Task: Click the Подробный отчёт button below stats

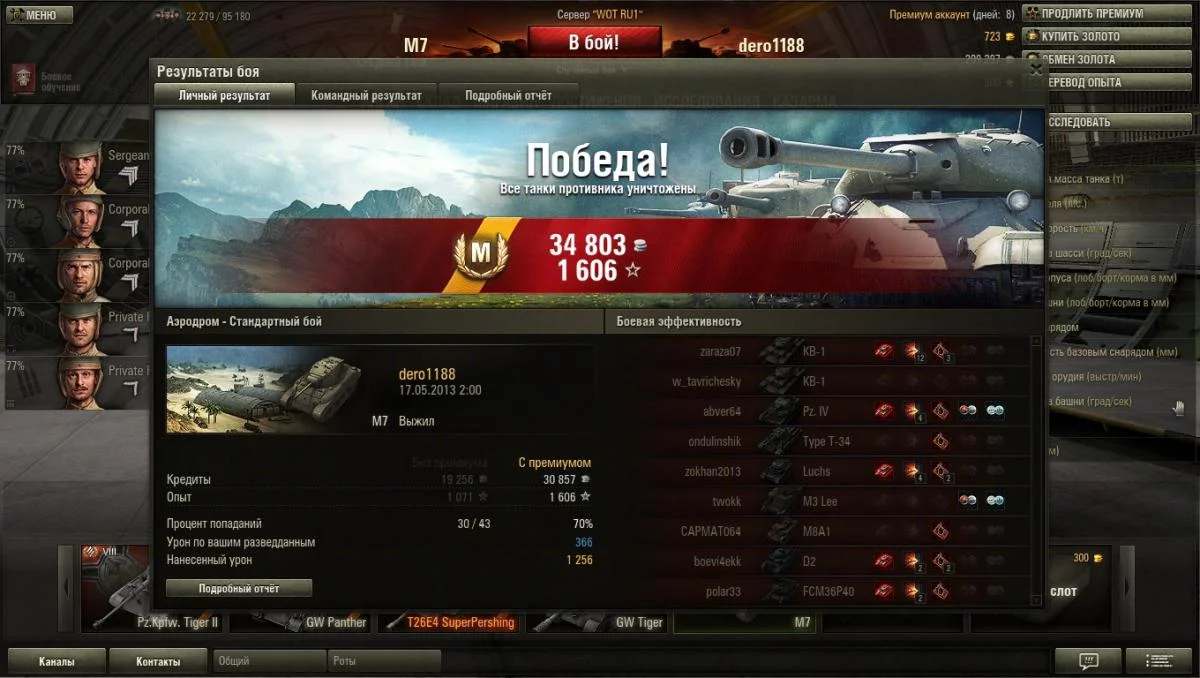Action: point(239,588)
